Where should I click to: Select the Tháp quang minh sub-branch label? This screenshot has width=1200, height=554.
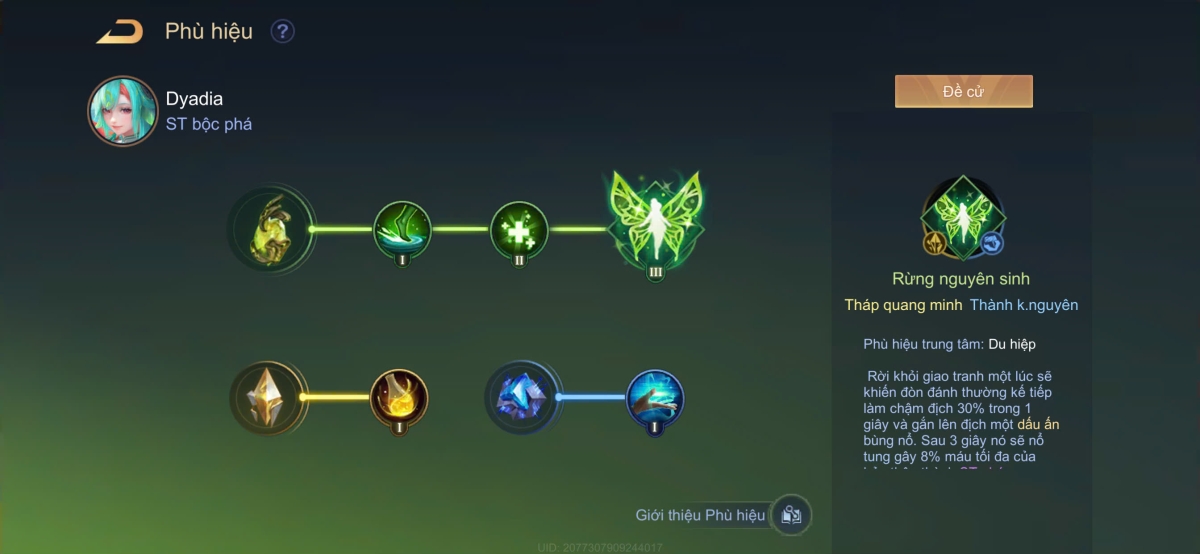903,305
